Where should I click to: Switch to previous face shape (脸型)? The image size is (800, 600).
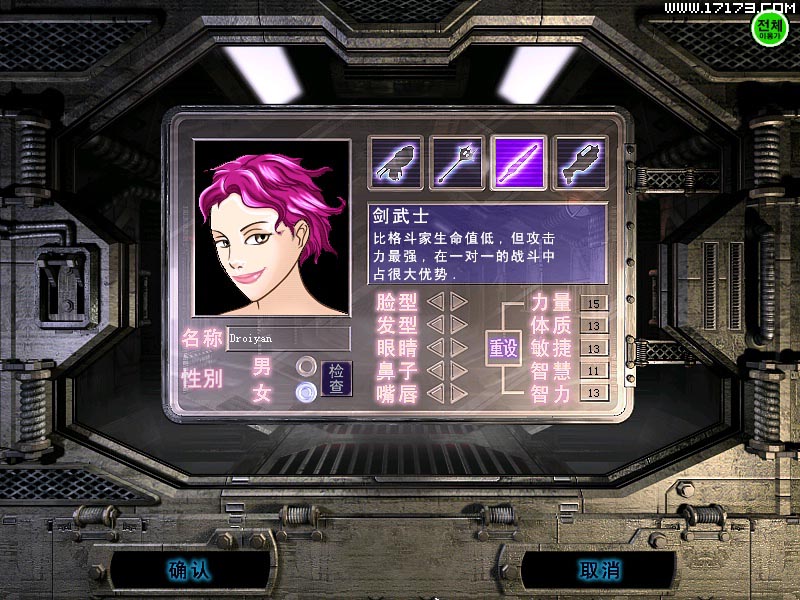point(436,301)
